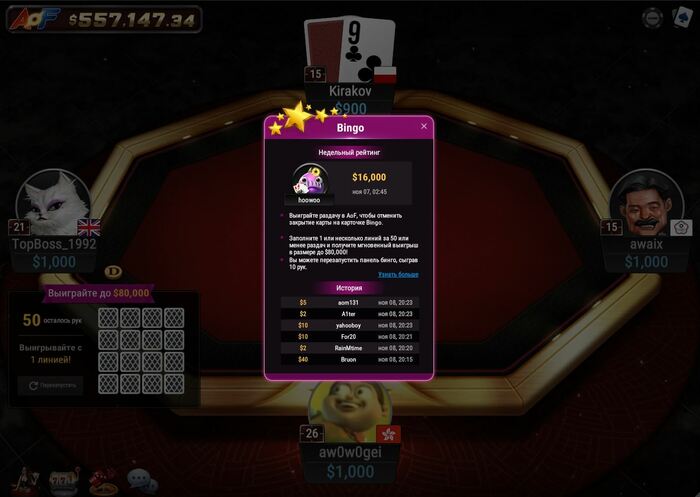This screenshot has height=497, width=700.
Task: Close the Bingo popup
Action: pos(424,126)
